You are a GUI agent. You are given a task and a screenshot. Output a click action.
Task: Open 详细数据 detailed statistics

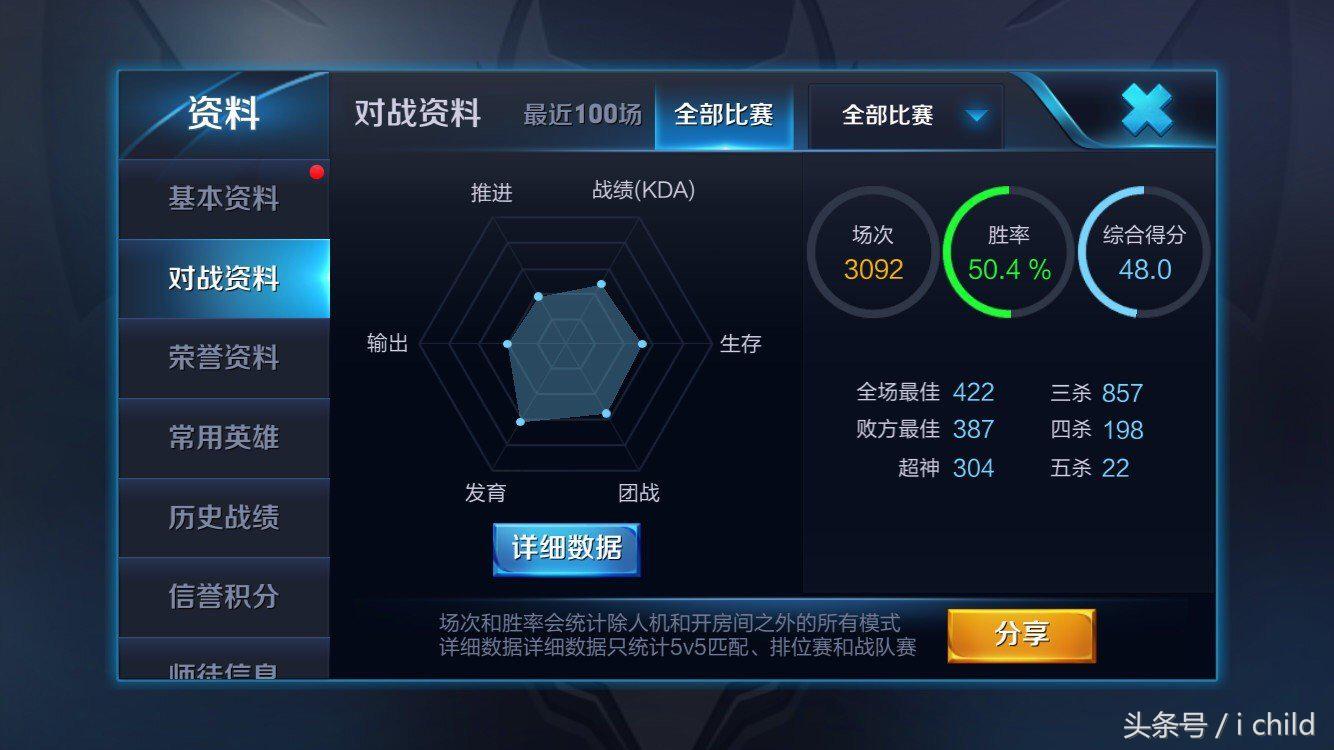click(x=567, y=549)
